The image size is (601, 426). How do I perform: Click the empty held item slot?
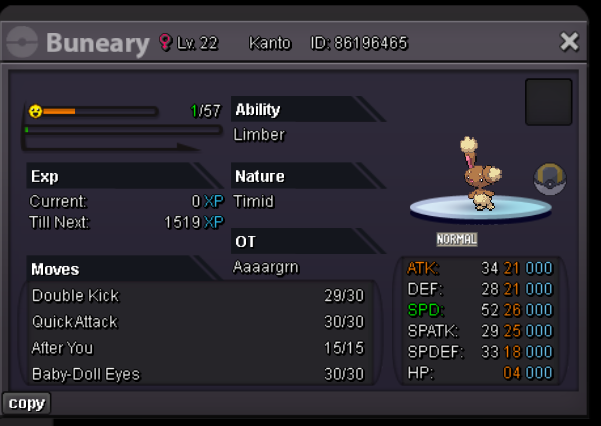(x=548, y=102)
